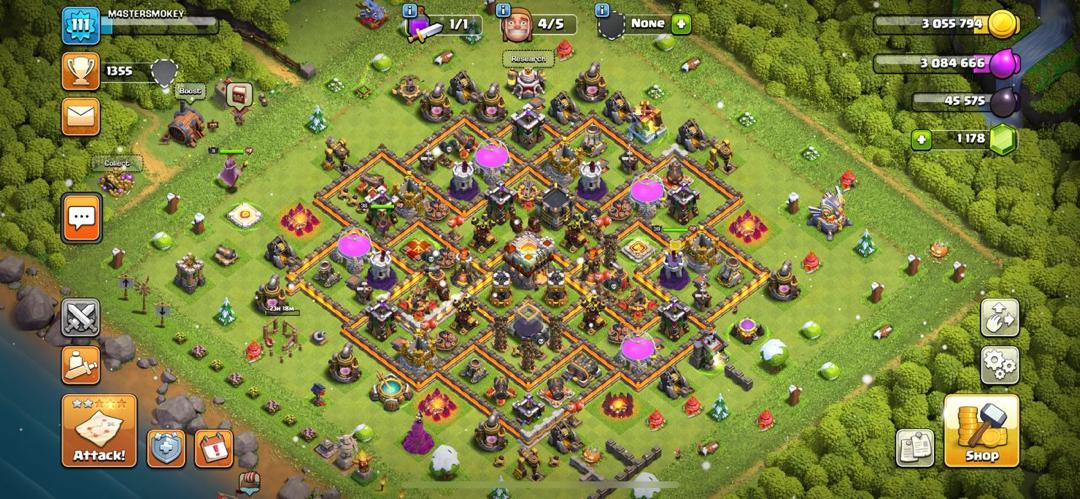Image resolution: width=1080 pixels, height=499 pixels.
Task: Tap the level 111 player badge
Action: (x=81, y=25)
